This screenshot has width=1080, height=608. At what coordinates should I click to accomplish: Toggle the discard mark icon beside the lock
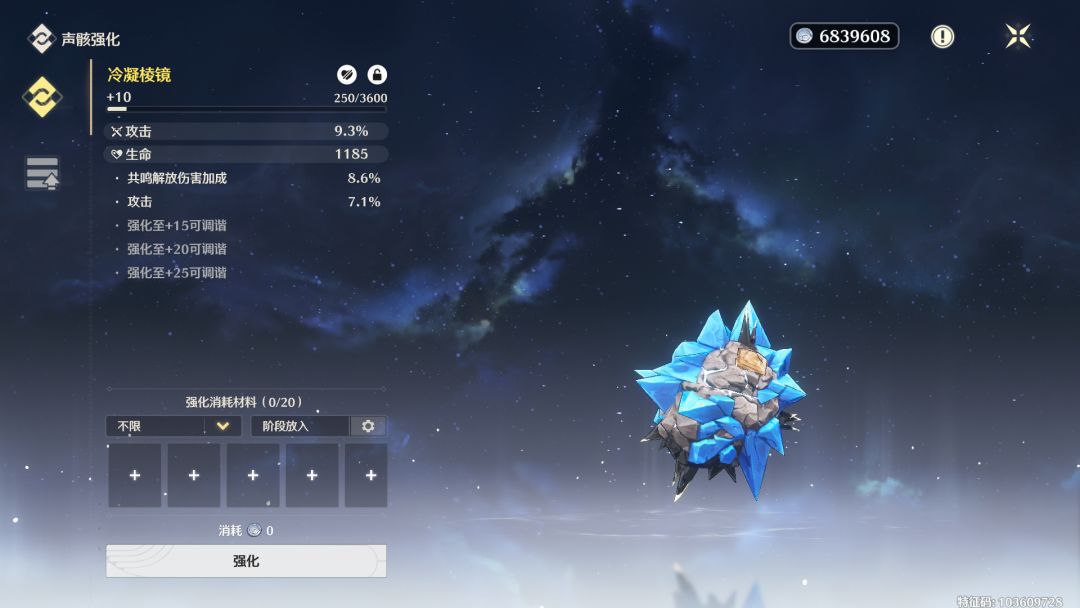coord(346,74)
